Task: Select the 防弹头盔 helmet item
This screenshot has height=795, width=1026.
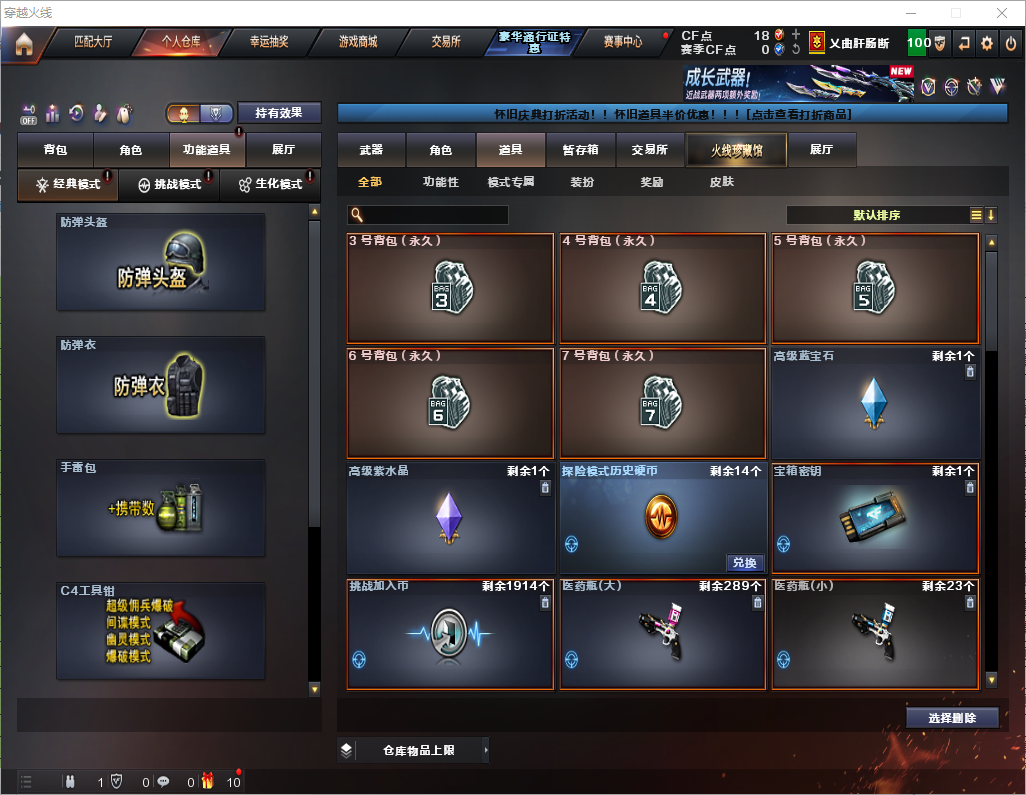Action: tap(161, 261)
